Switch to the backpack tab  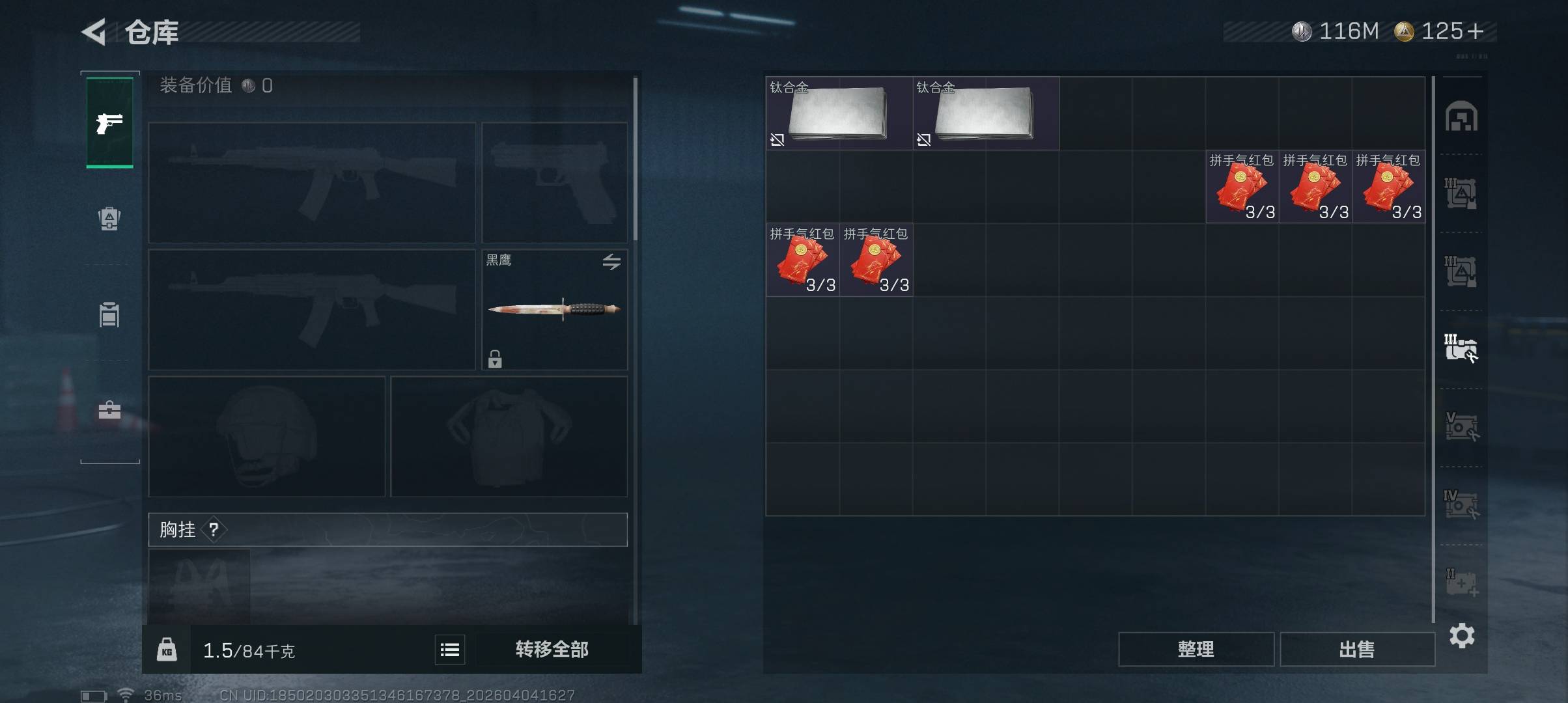coord(109,219)
